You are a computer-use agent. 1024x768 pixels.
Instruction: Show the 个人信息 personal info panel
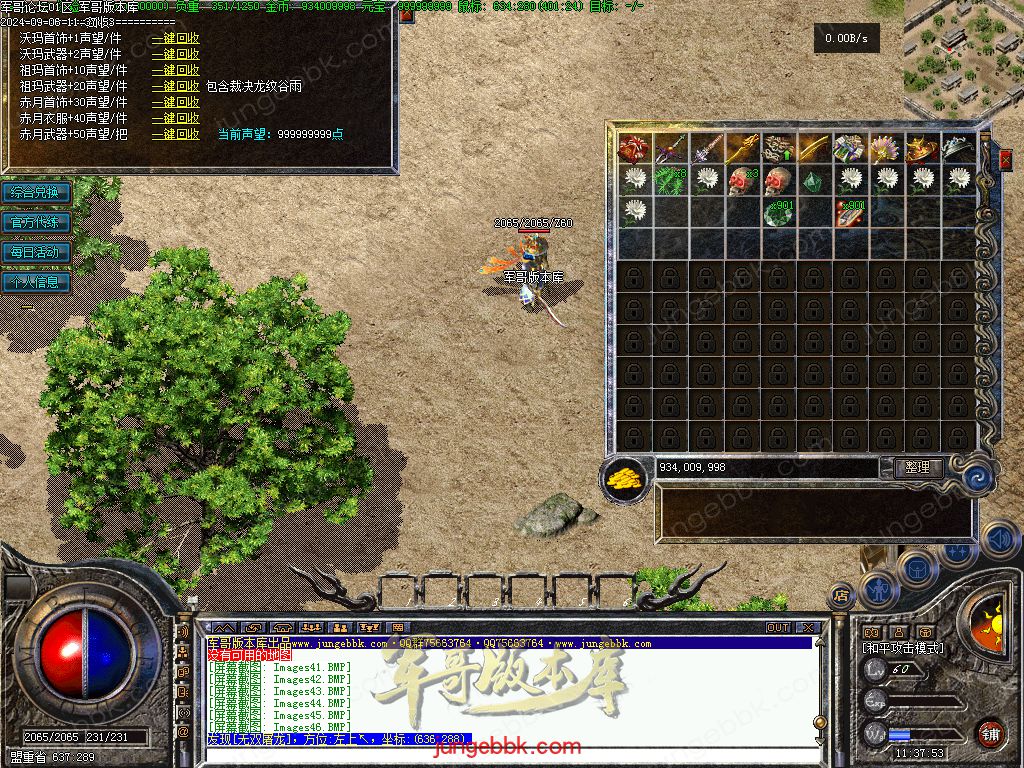coord(36,282)
